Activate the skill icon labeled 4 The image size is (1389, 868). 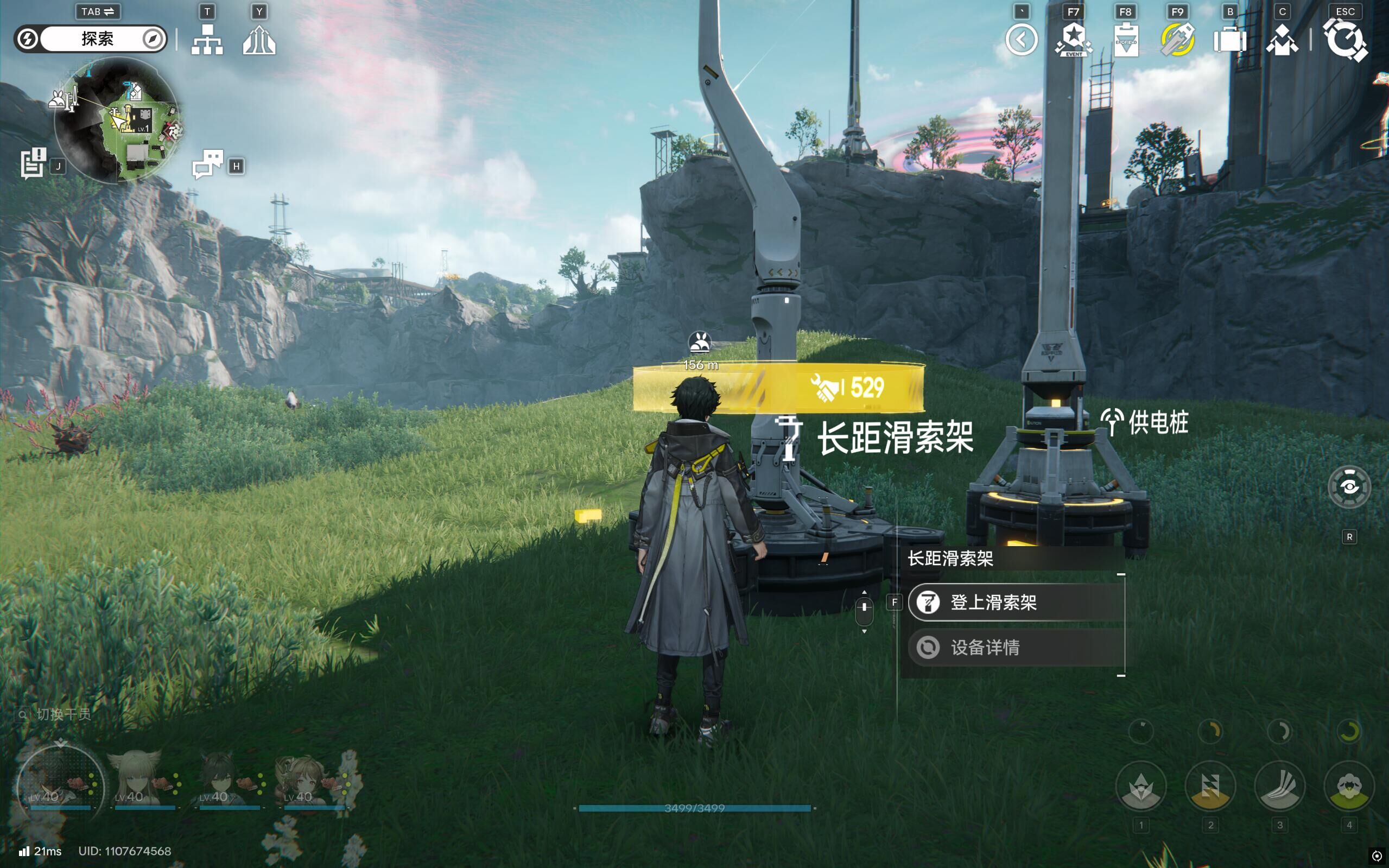(1349, 787)
